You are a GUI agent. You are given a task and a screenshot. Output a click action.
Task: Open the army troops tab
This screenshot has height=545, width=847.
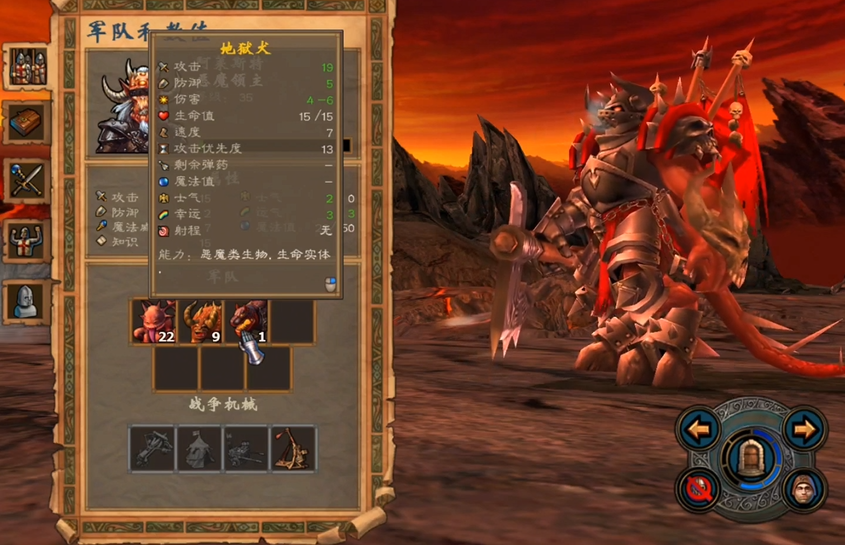tap(28, 66)
